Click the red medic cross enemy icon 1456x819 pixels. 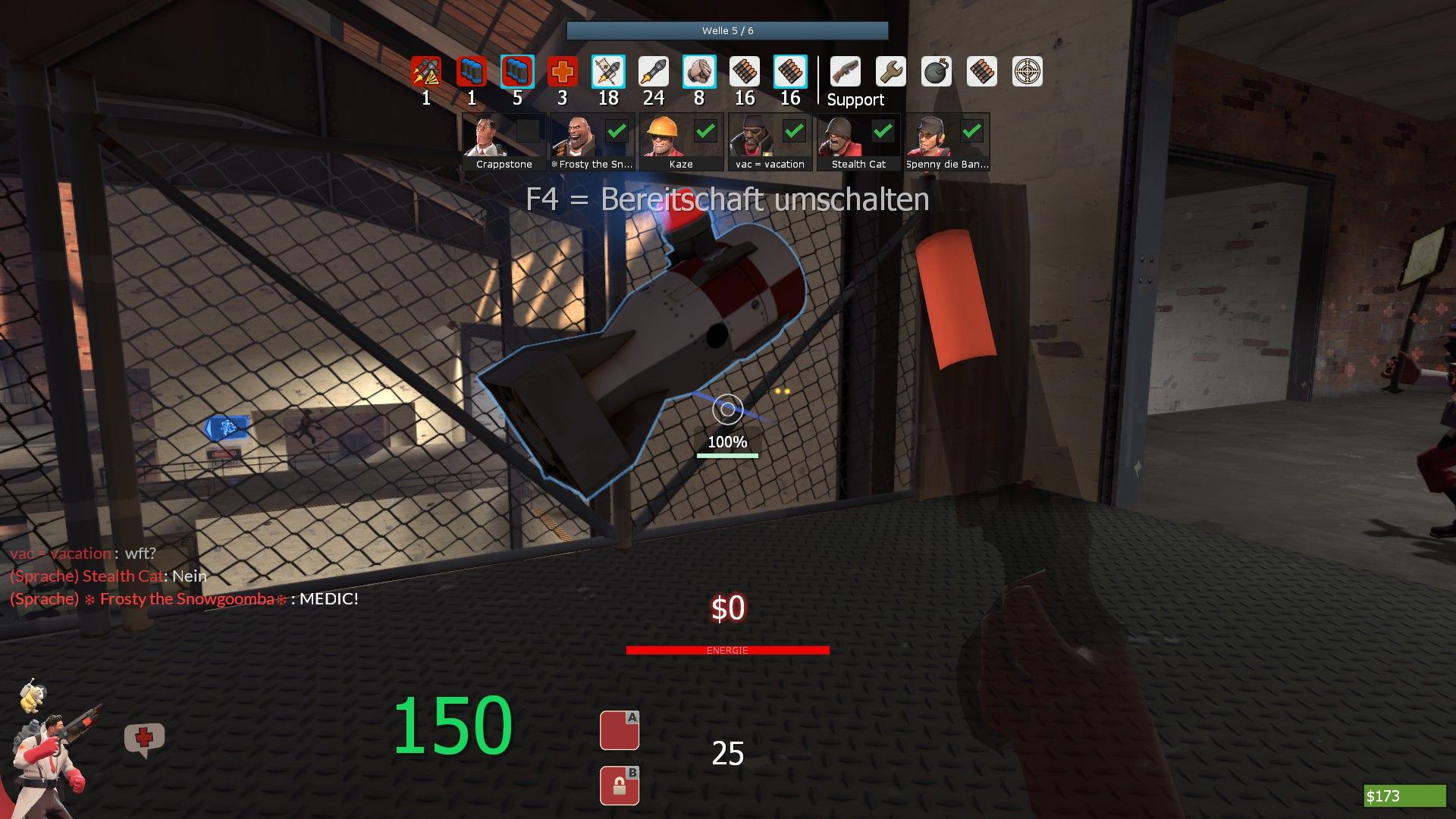point(562,72)
